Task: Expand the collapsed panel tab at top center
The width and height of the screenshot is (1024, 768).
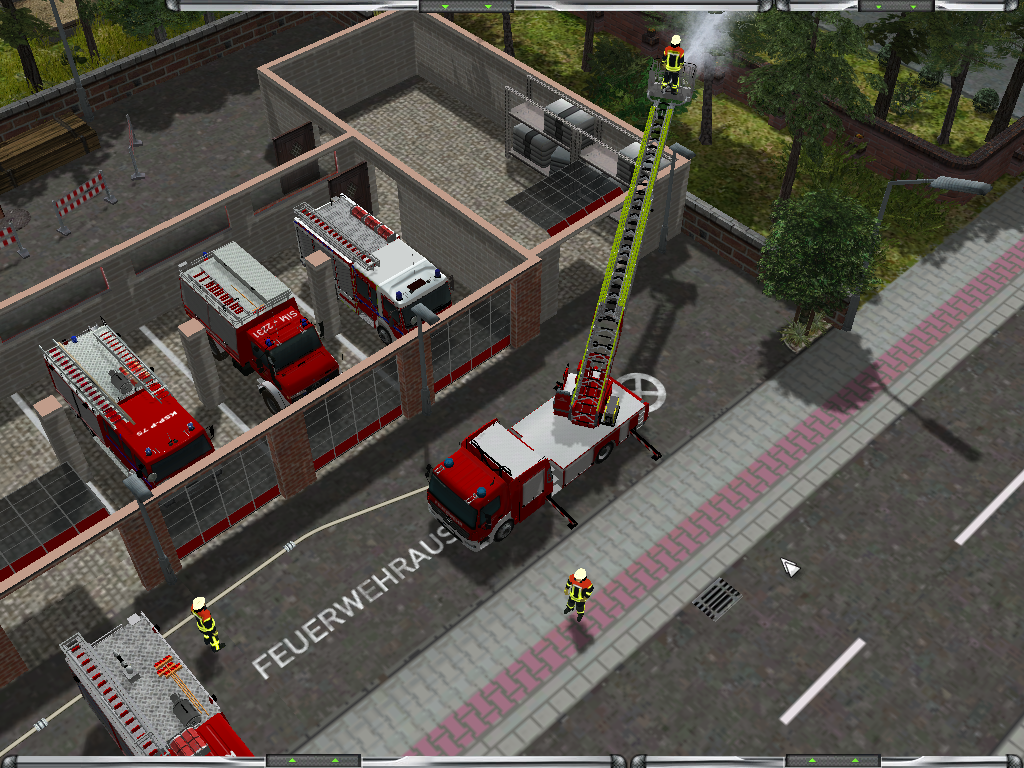Action: [x=466, y=6]
